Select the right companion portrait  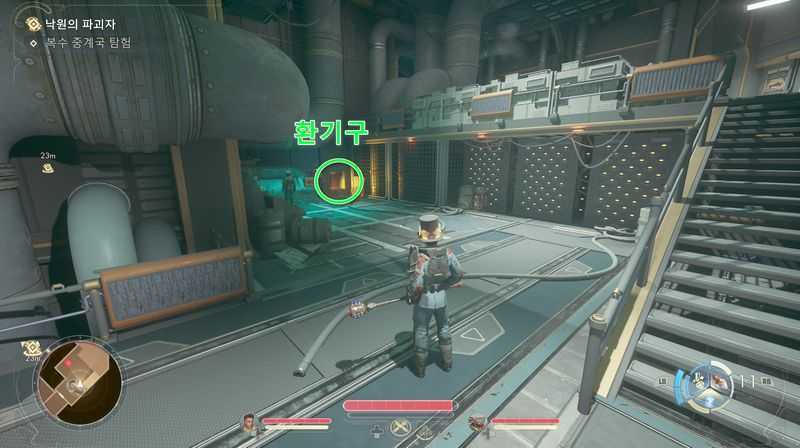[477, 423]
